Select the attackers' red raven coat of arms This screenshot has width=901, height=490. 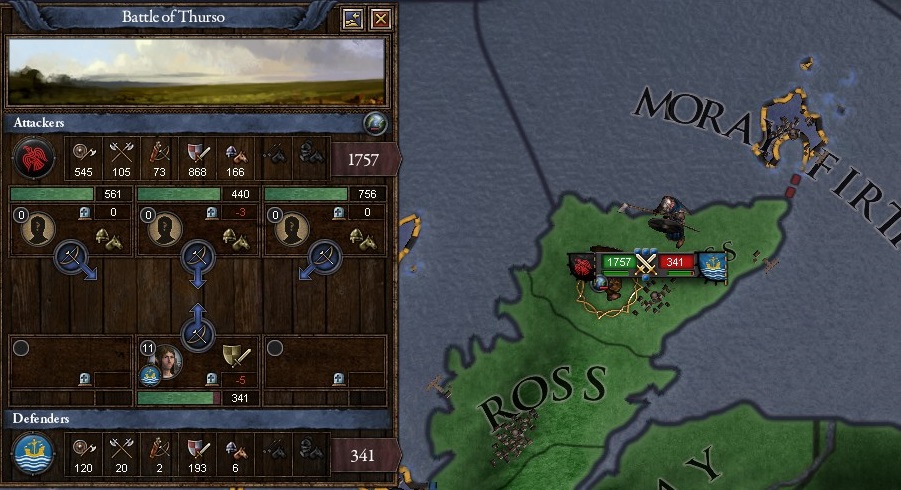click(32, 159)
